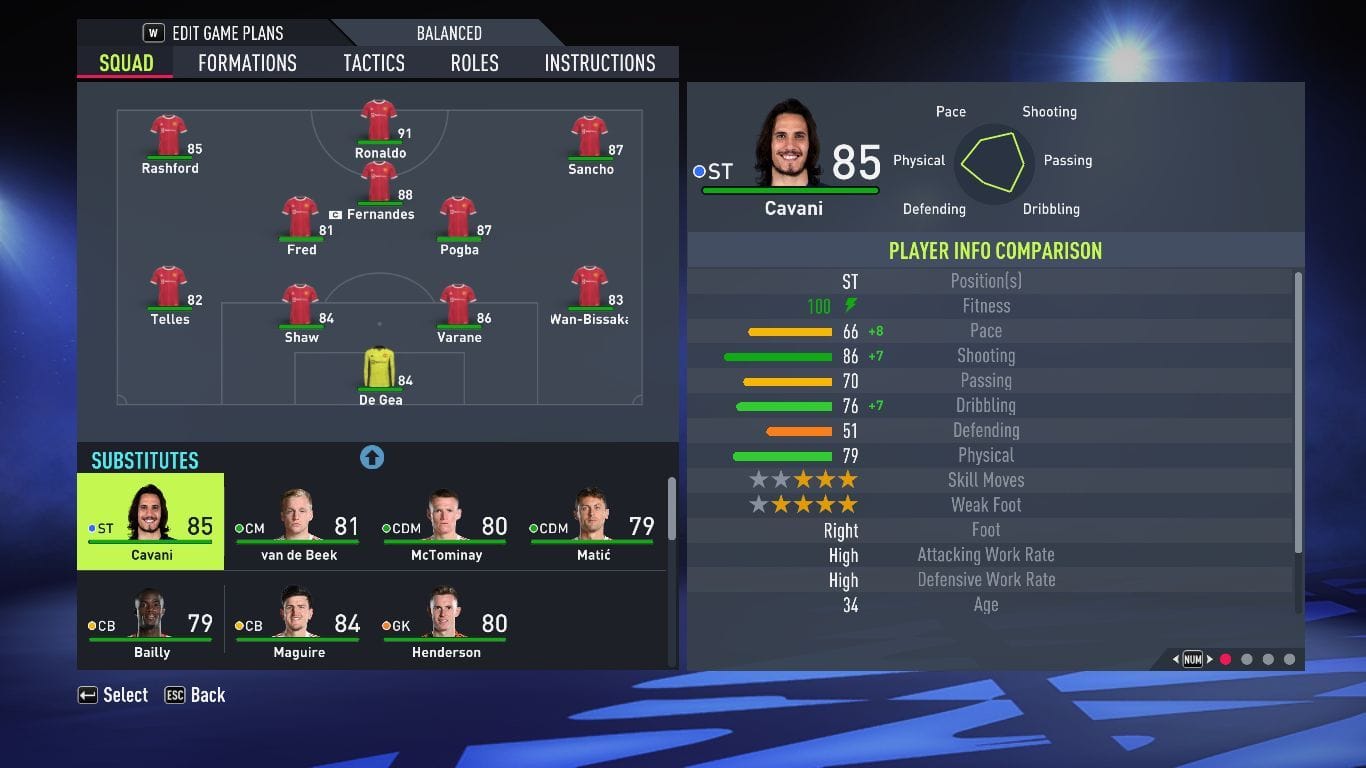1366x768 pixels.
Task: Click the Back (ESC) prompt
Action: tap(195, 695)
